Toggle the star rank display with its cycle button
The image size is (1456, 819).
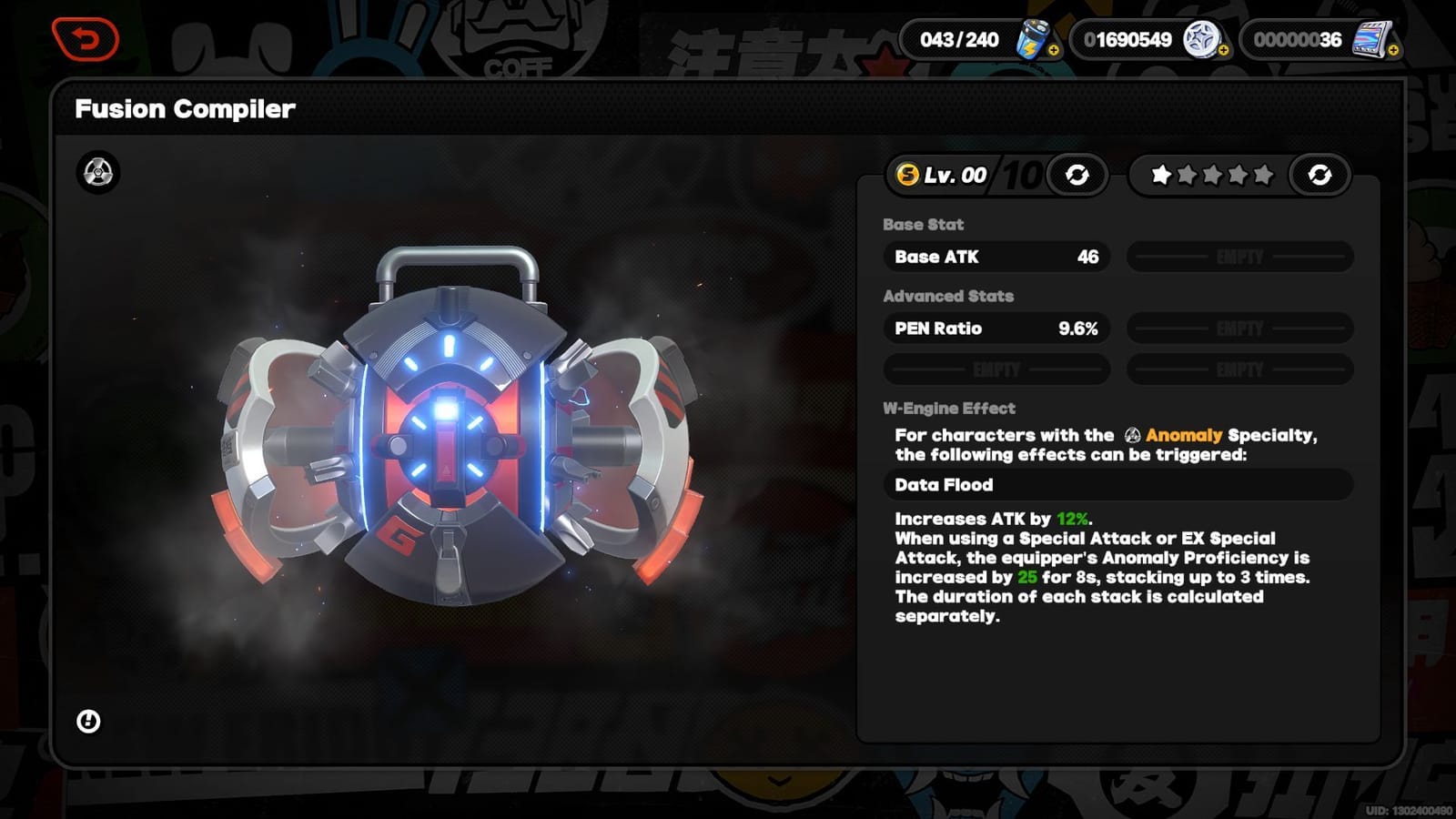[x=1321, y=175]
